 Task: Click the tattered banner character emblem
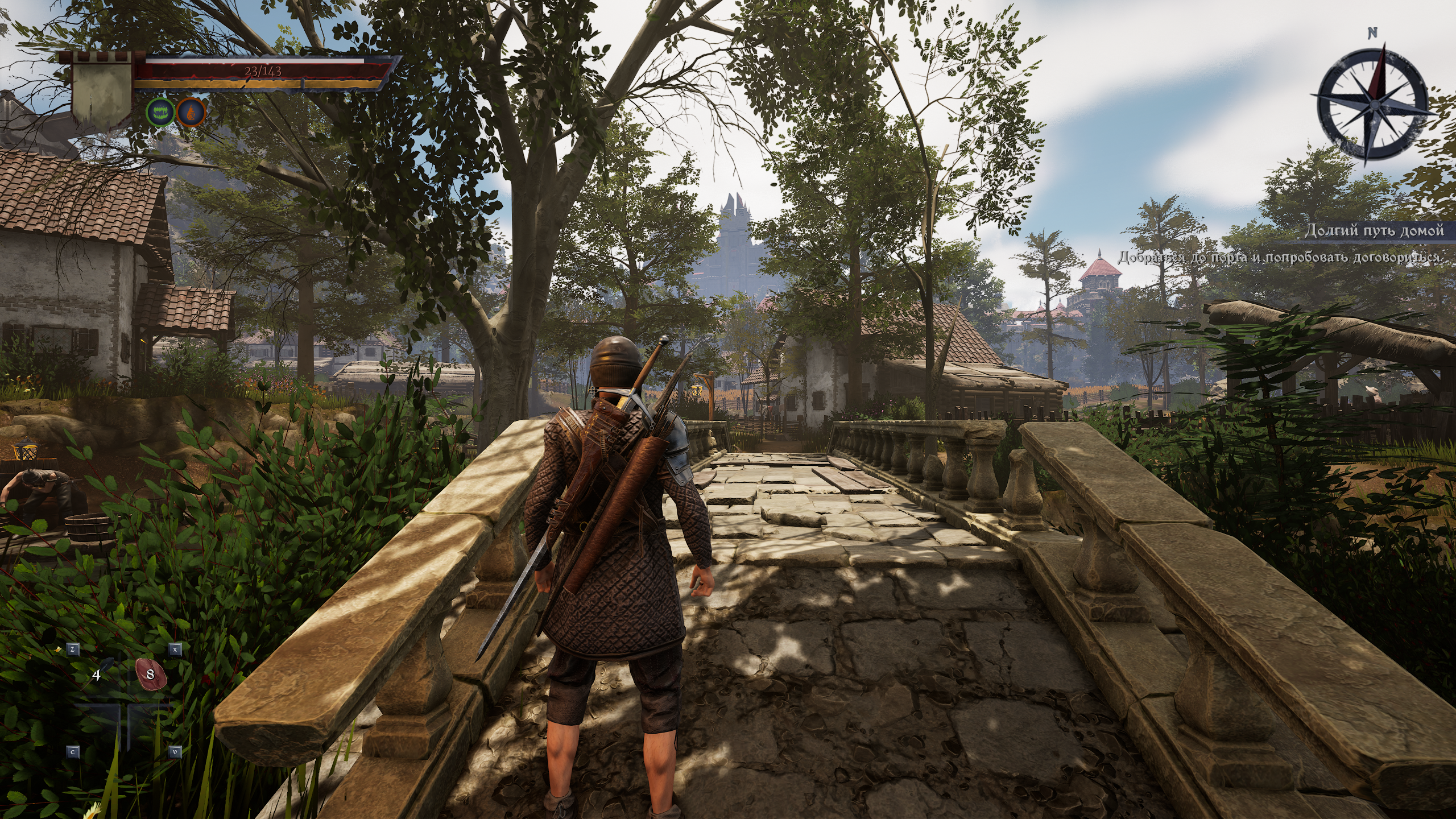[102, 94]
